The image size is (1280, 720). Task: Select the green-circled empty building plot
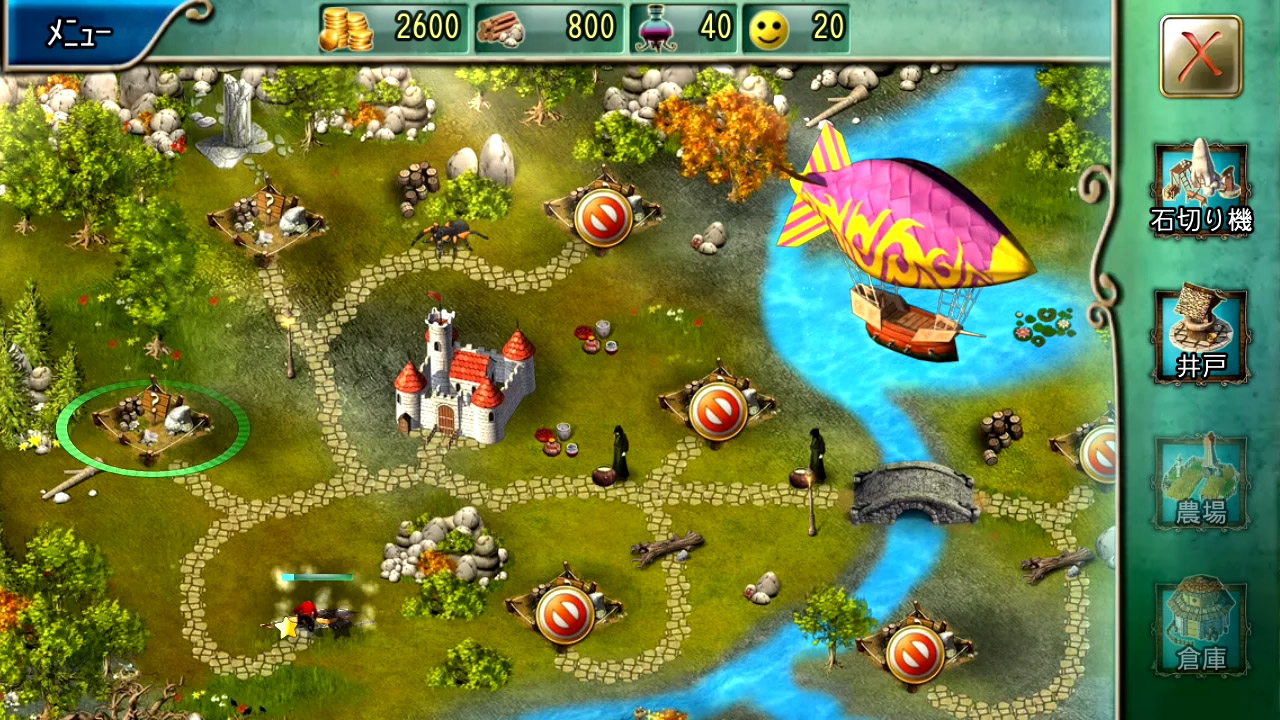pos(152,421)
